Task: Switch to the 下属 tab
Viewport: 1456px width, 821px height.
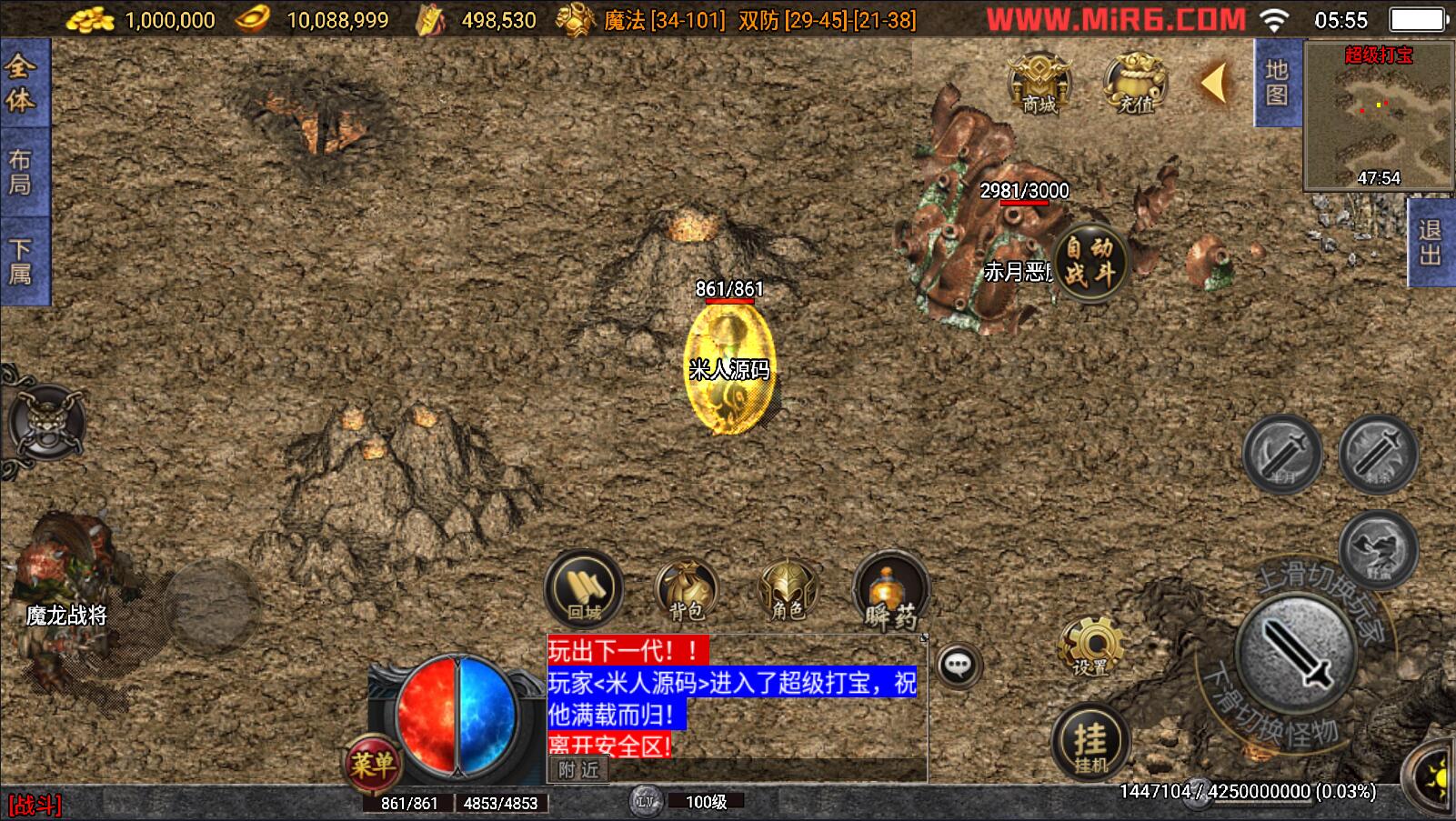Action: (x=21, y=261)
